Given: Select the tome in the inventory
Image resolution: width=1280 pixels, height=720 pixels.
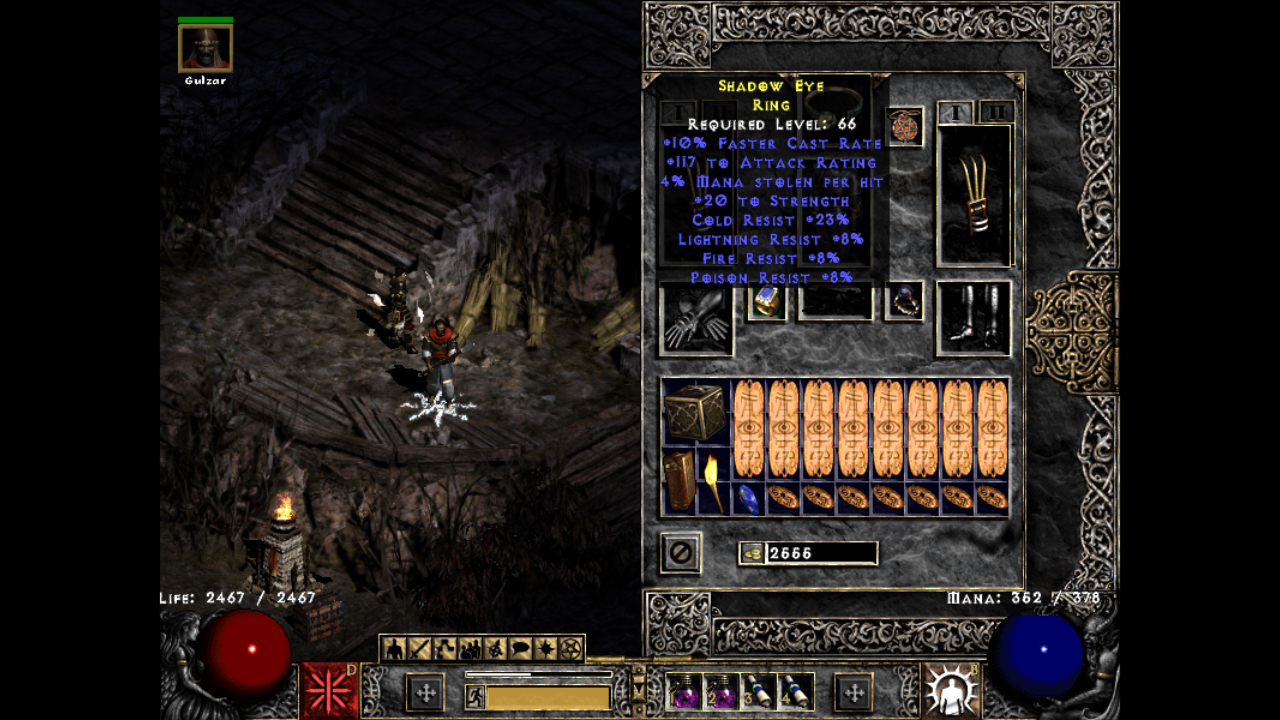Looking at the screenshot, I should click(679, 482).
